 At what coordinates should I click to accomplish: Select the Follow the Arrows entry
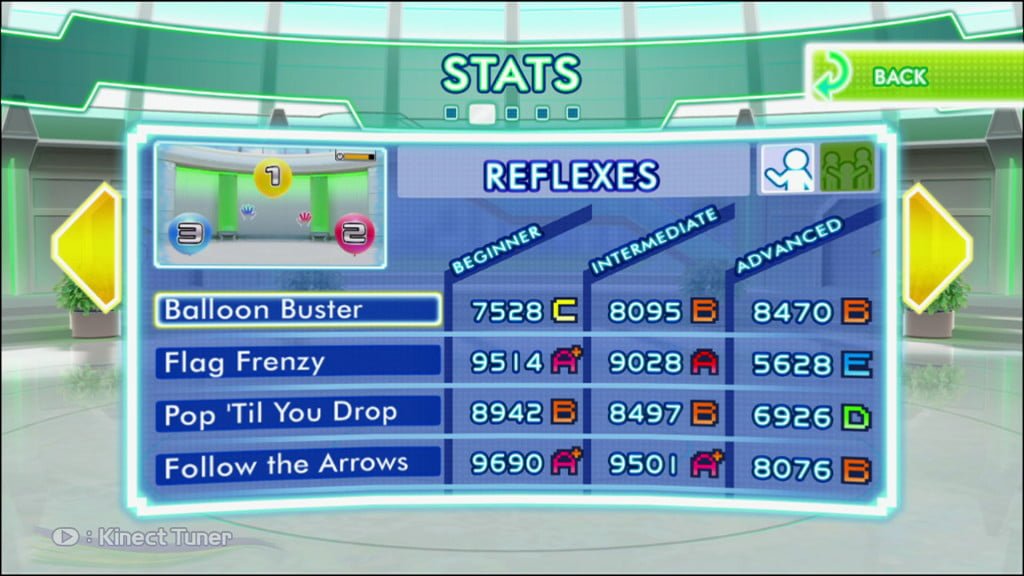click(298, 464)
